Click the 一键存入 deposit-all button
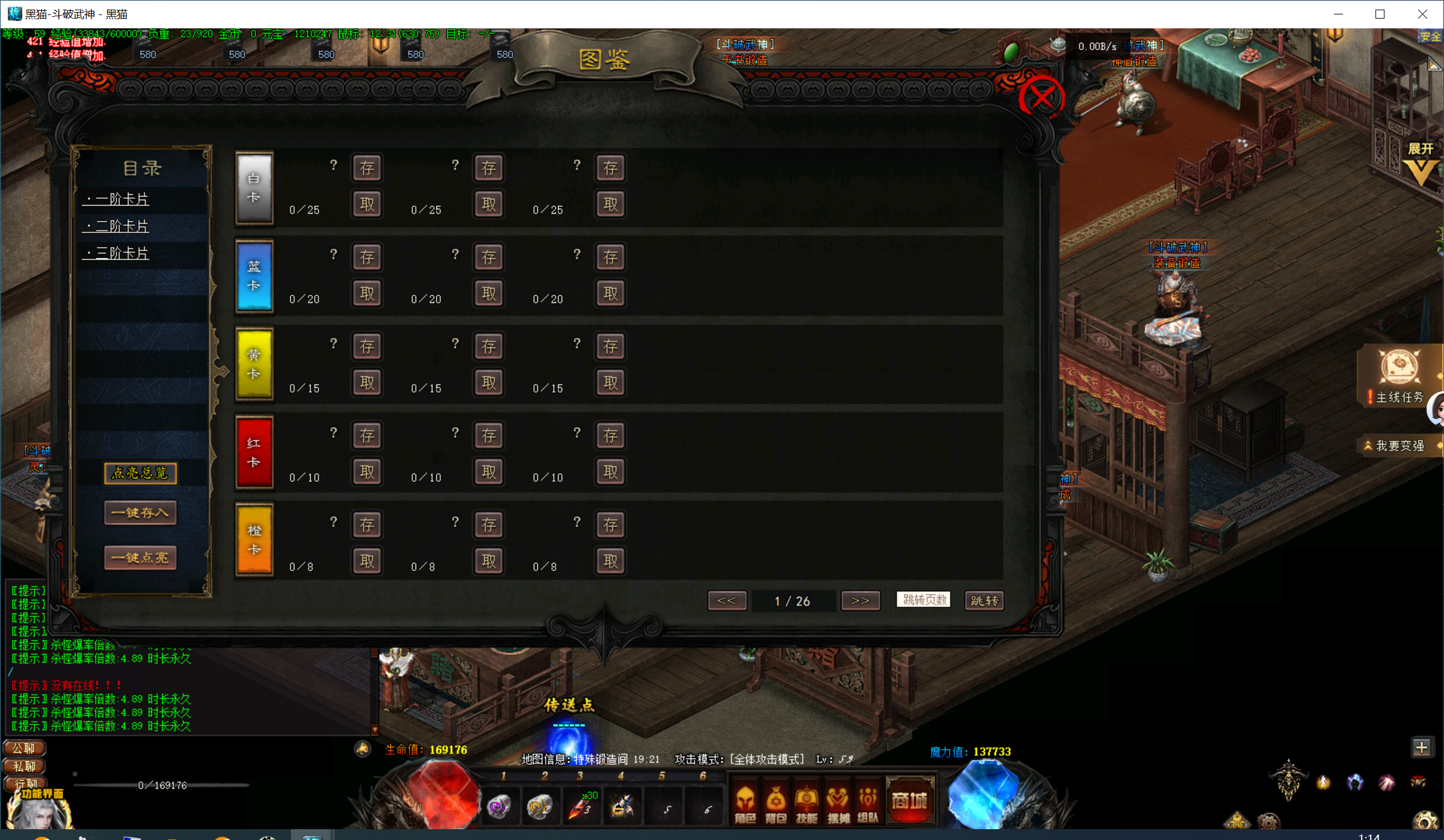This screenshot has width=1444, height=840. [140, 513]
